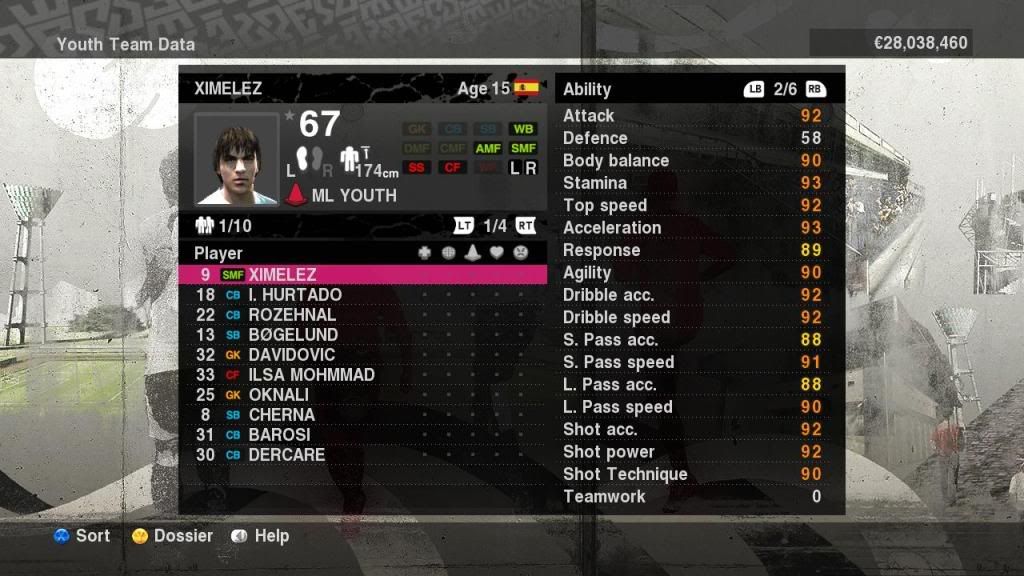The width and height of the screenshot is (1024, 576).
Task: Click the Ximelez player portrait
Action: (237, 159)
